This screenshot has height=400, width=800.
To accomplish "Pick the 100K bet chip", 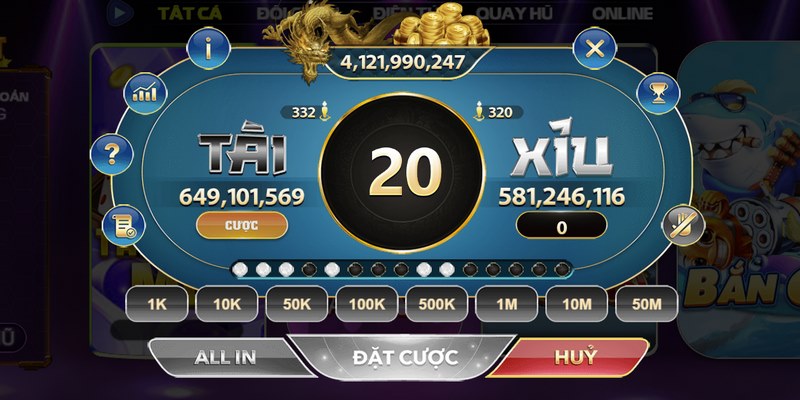I will point(366,302).
